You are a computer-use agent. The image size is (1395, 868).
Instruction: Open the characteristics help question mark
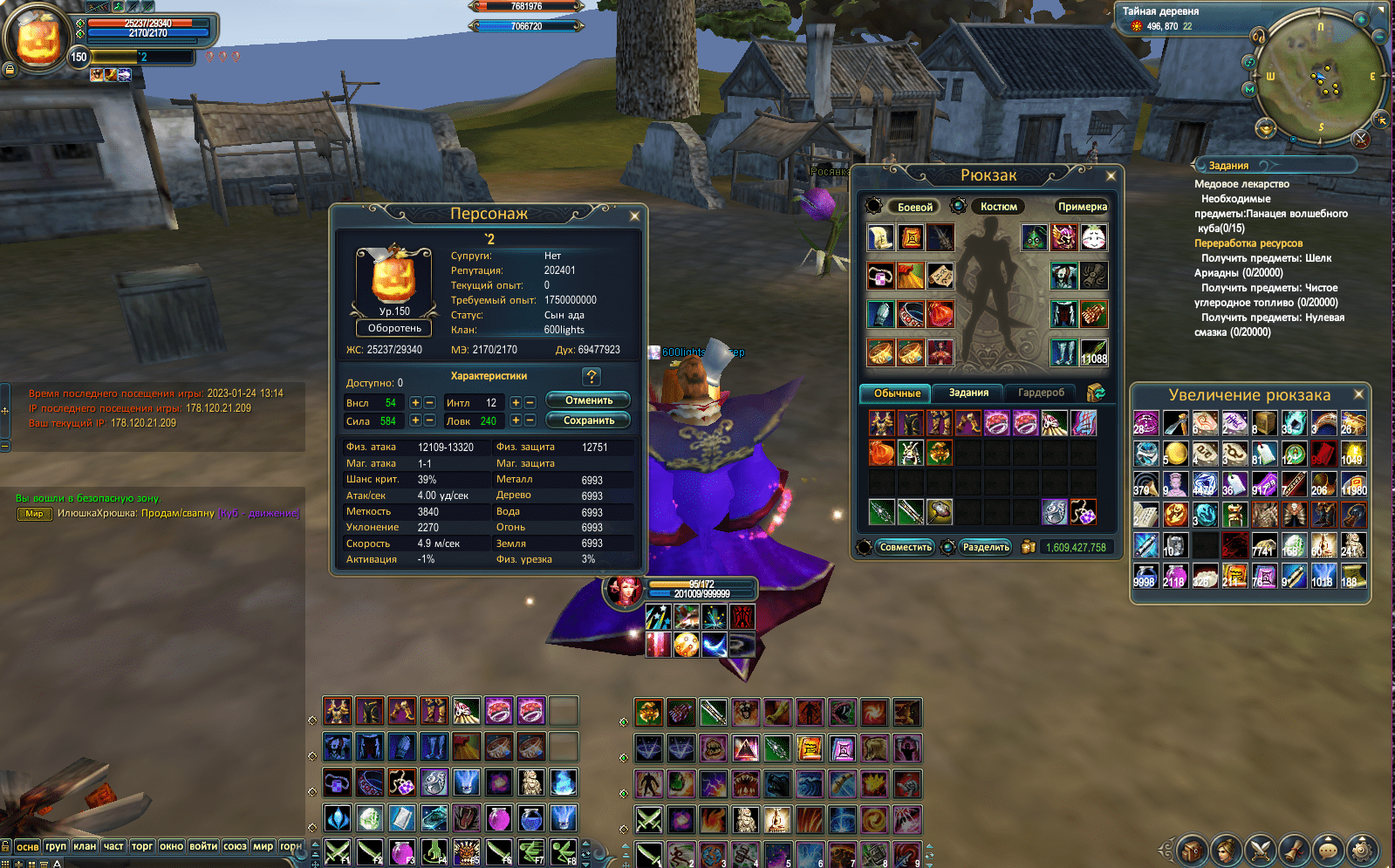[x=592, y=377]
